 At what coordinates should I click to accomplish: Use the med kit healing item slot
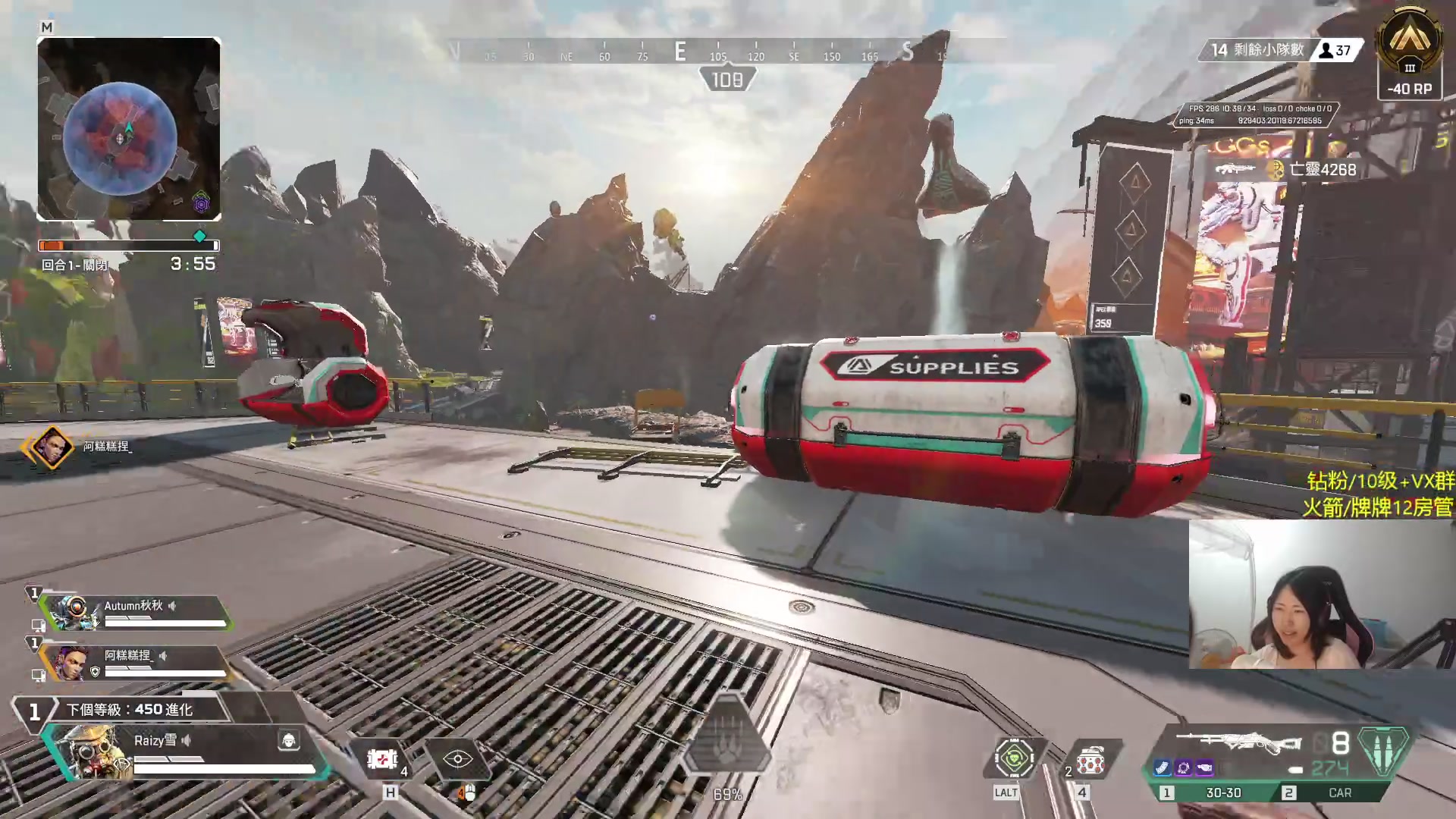click(x=382, y=759)
